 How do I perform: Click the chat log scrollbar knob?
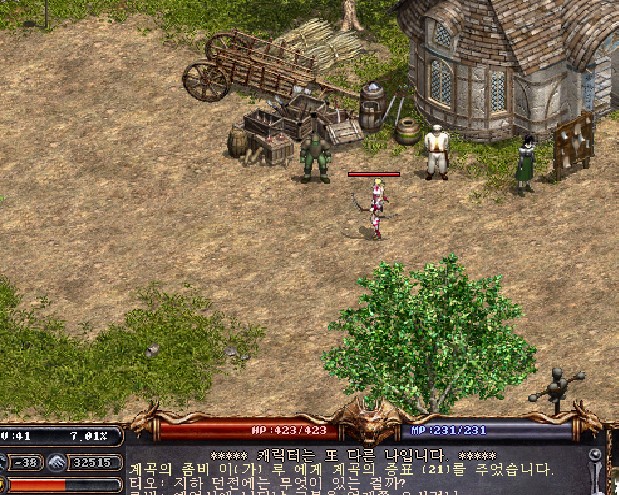point(594,455)
